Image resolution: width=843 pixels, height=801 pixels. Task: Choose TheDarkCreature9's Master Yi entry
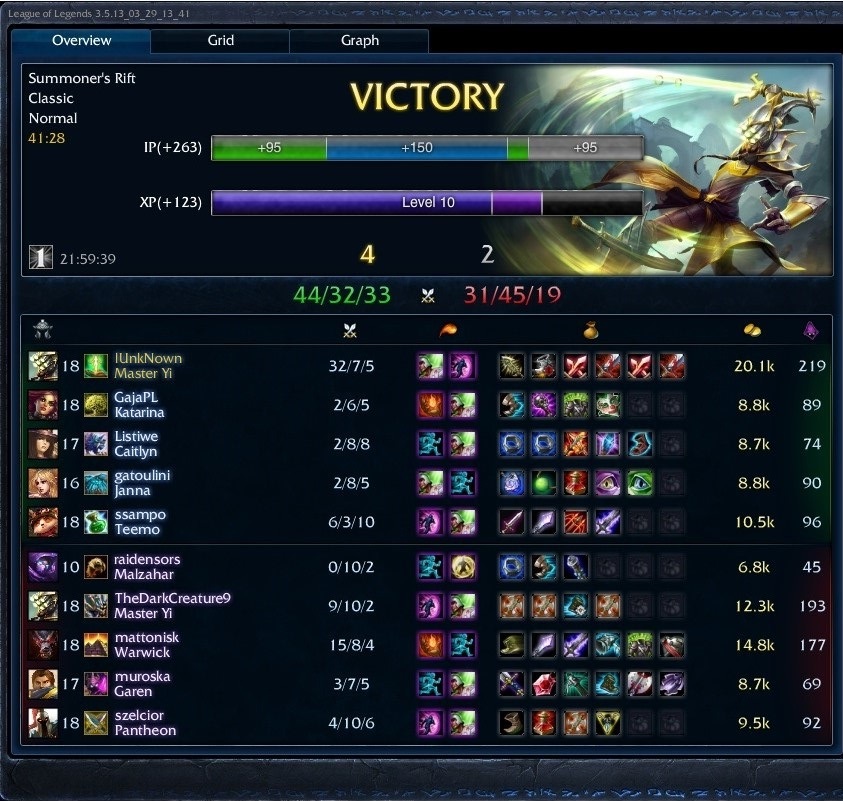tap(172, 606)
